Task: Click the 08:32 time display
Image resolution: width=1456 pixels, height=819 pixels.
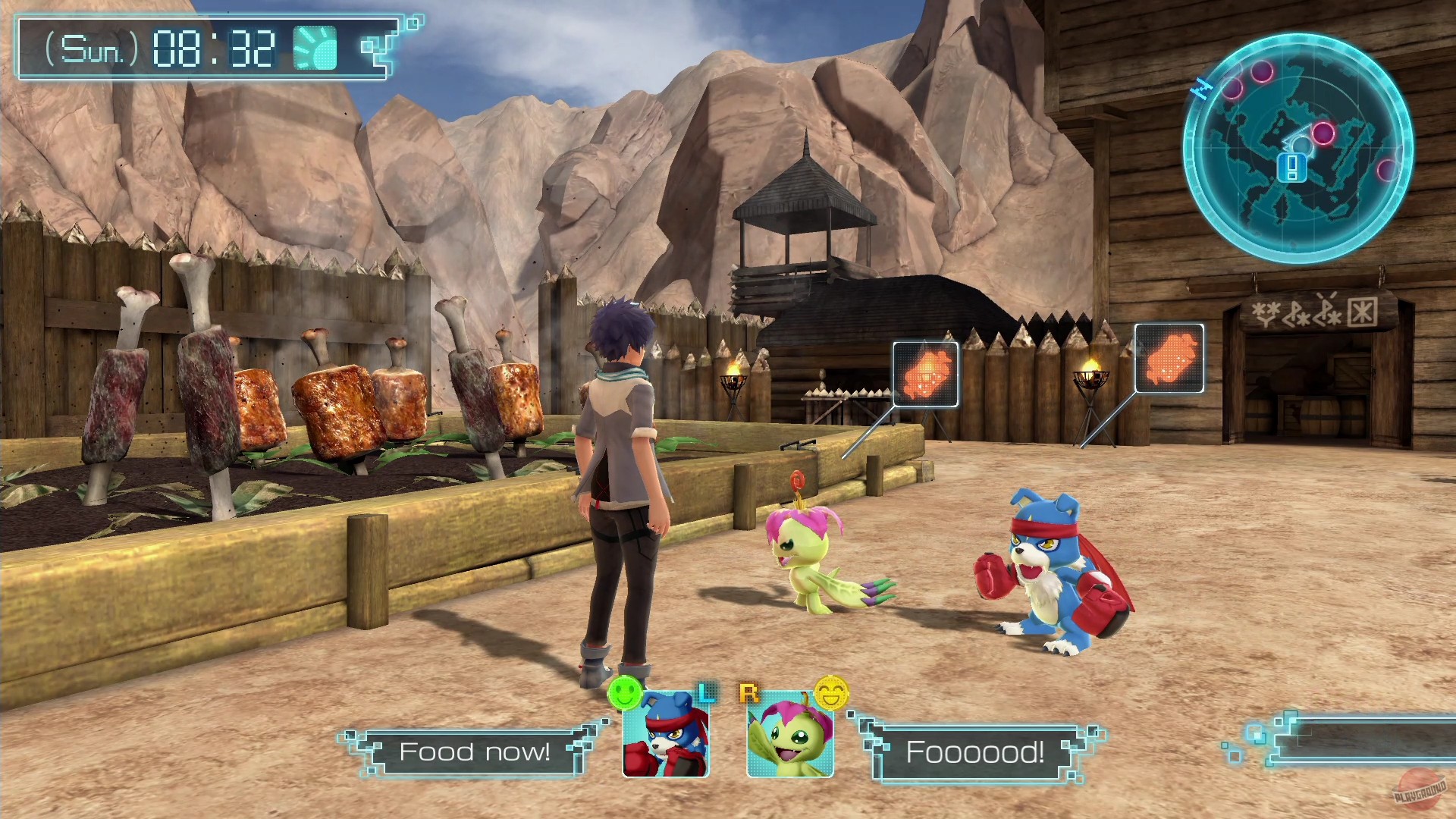Action: tap(213, 45)
